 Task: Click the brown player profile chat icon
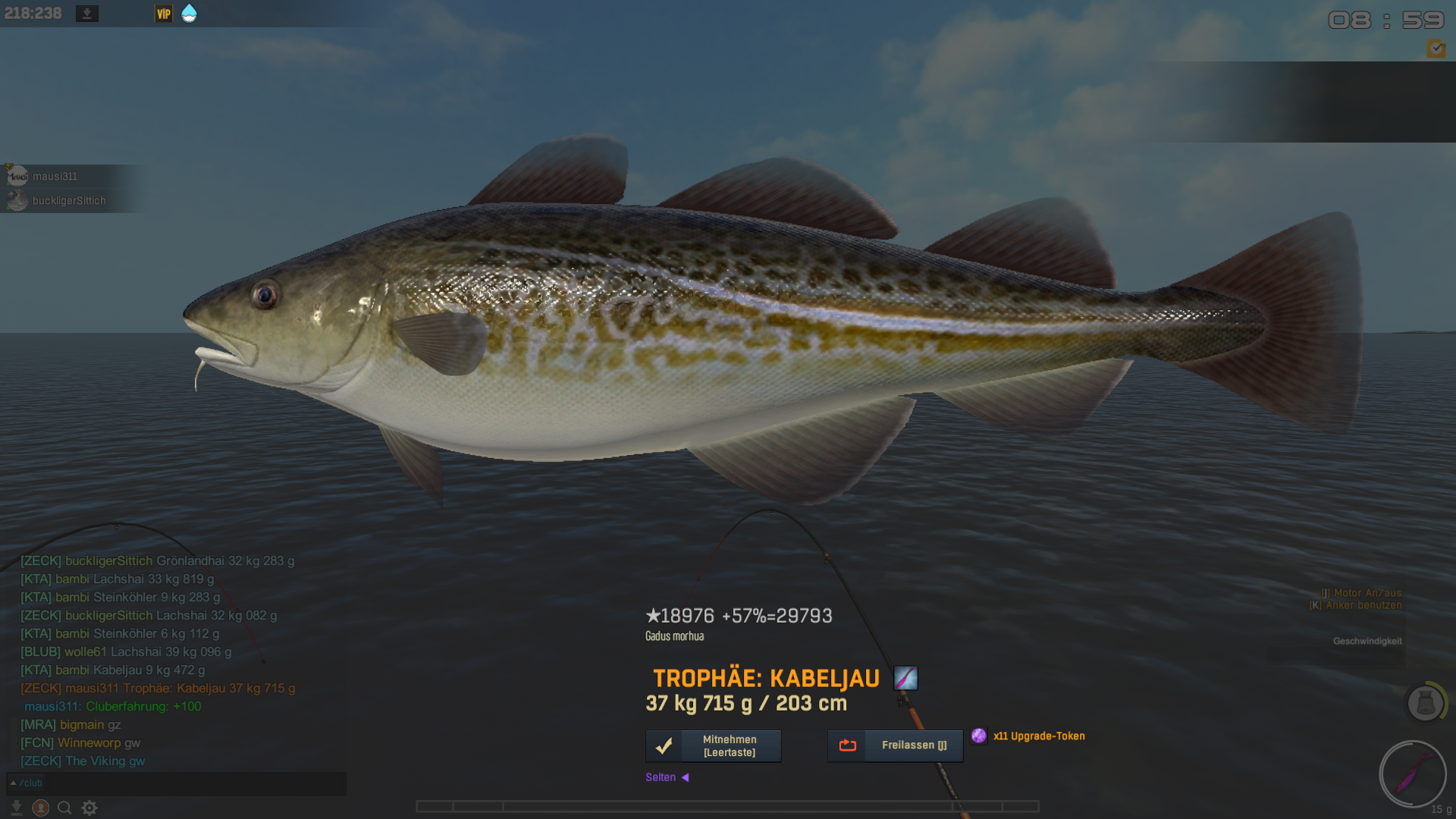(41, 808)
